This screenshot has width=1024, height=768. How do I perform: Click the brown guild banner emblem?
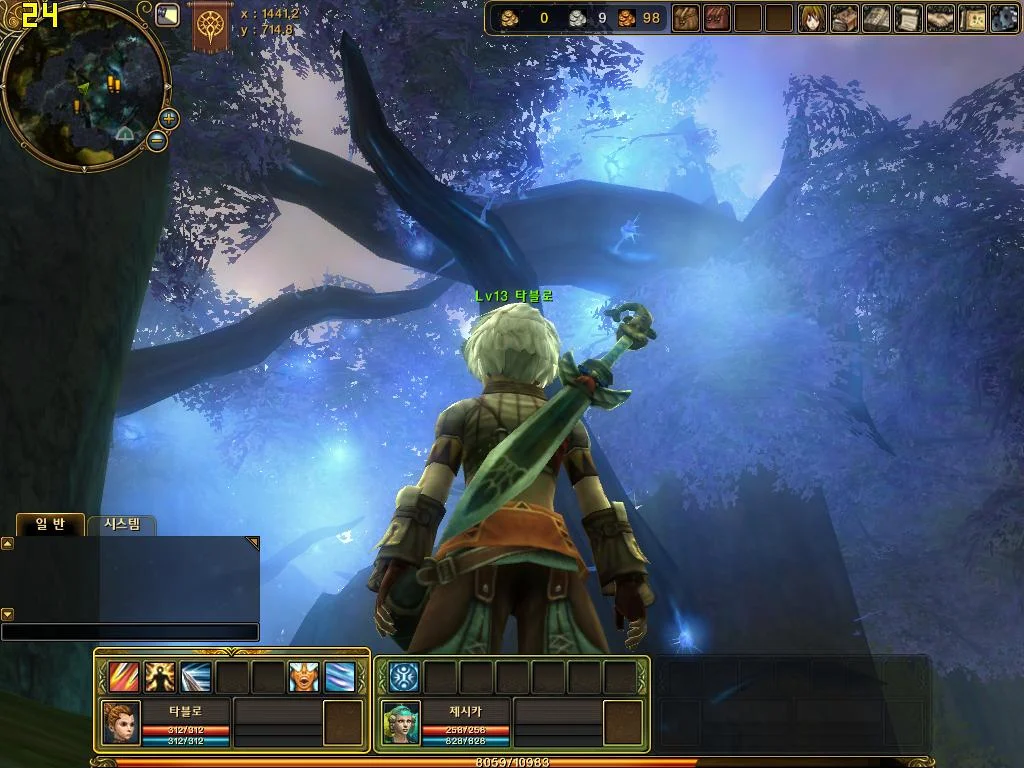[211, 25]
